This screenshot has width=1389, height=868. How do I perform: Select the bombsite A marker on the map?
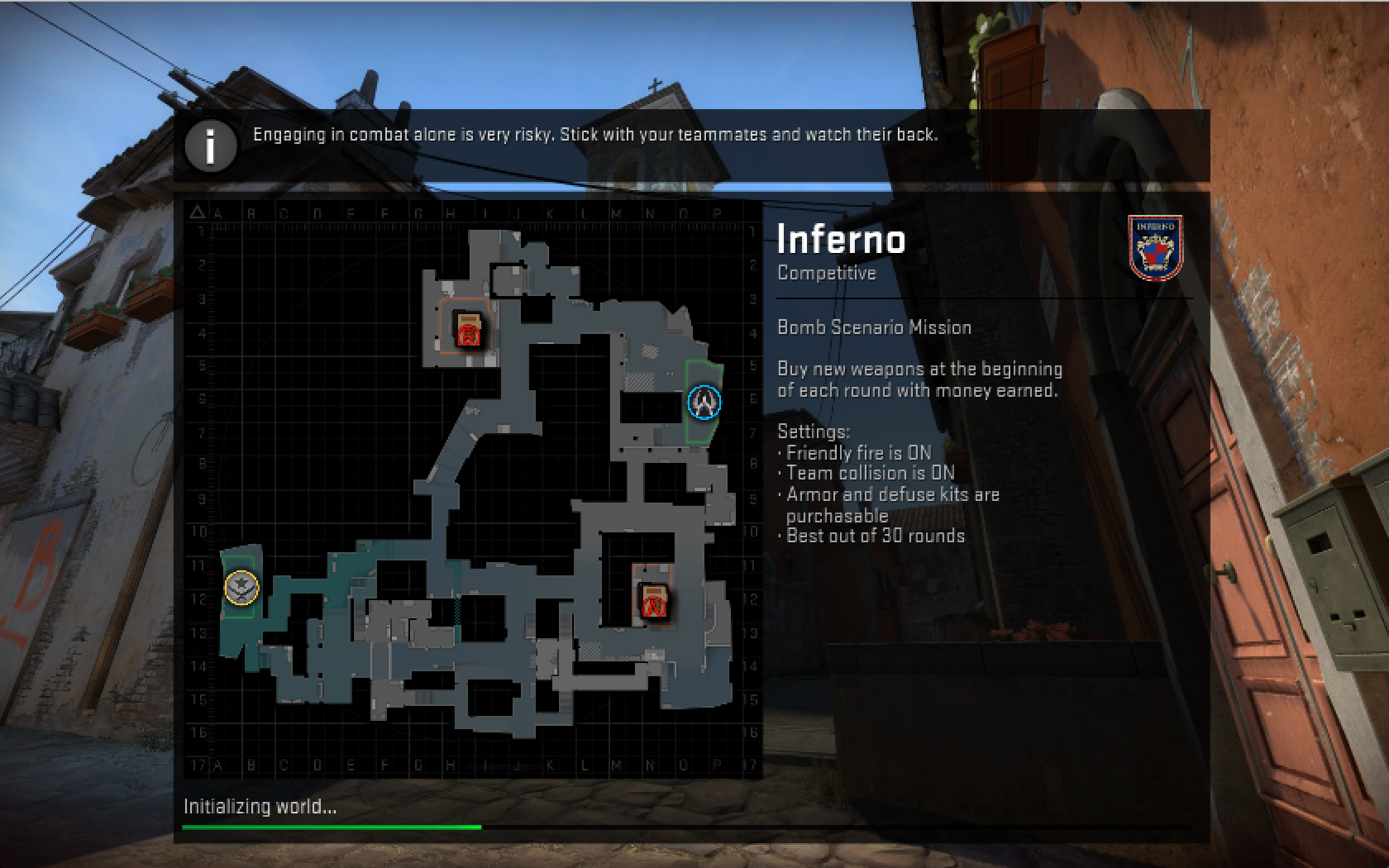(654, 603)
